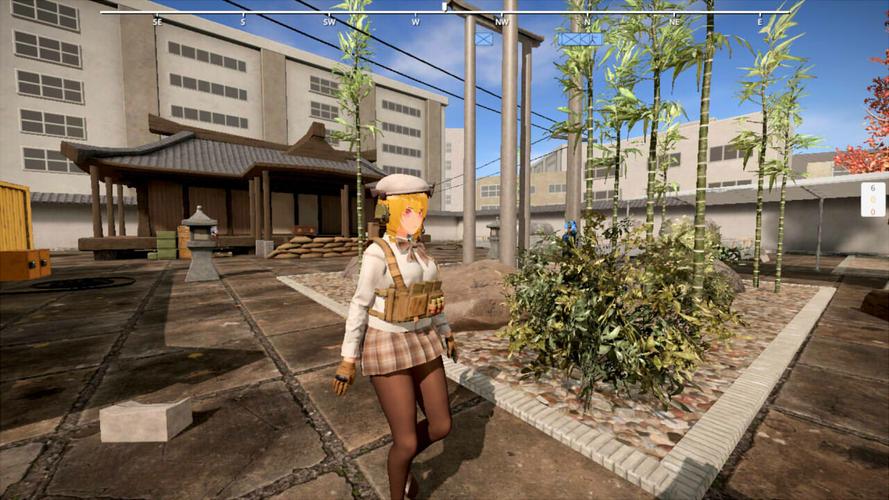The width and height of the screenshot is (889, 500).
Task: Click the compass heading bar
Action: pos(444,13)
